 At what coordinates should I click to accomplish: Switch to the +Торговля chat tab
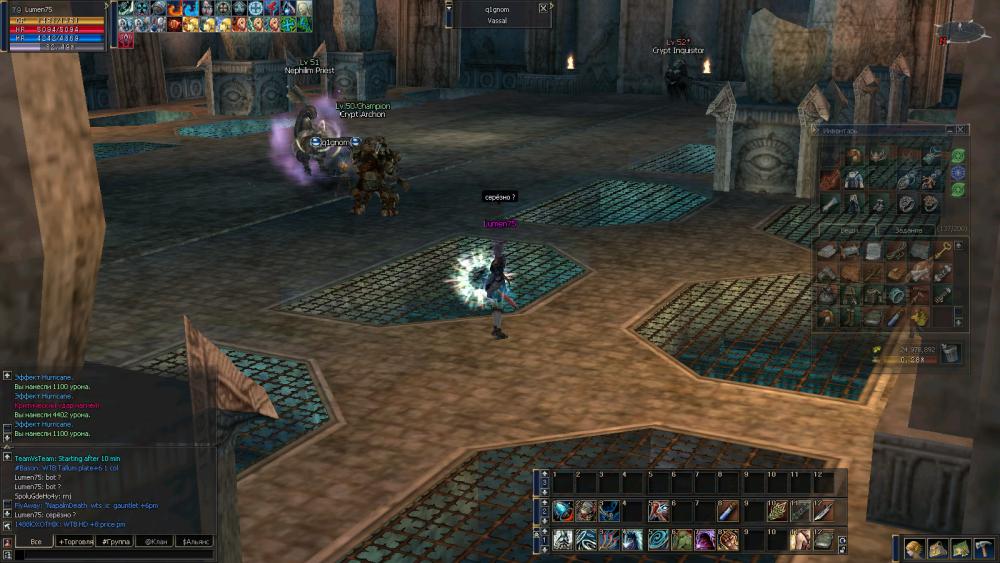click(x=76, y=541)
